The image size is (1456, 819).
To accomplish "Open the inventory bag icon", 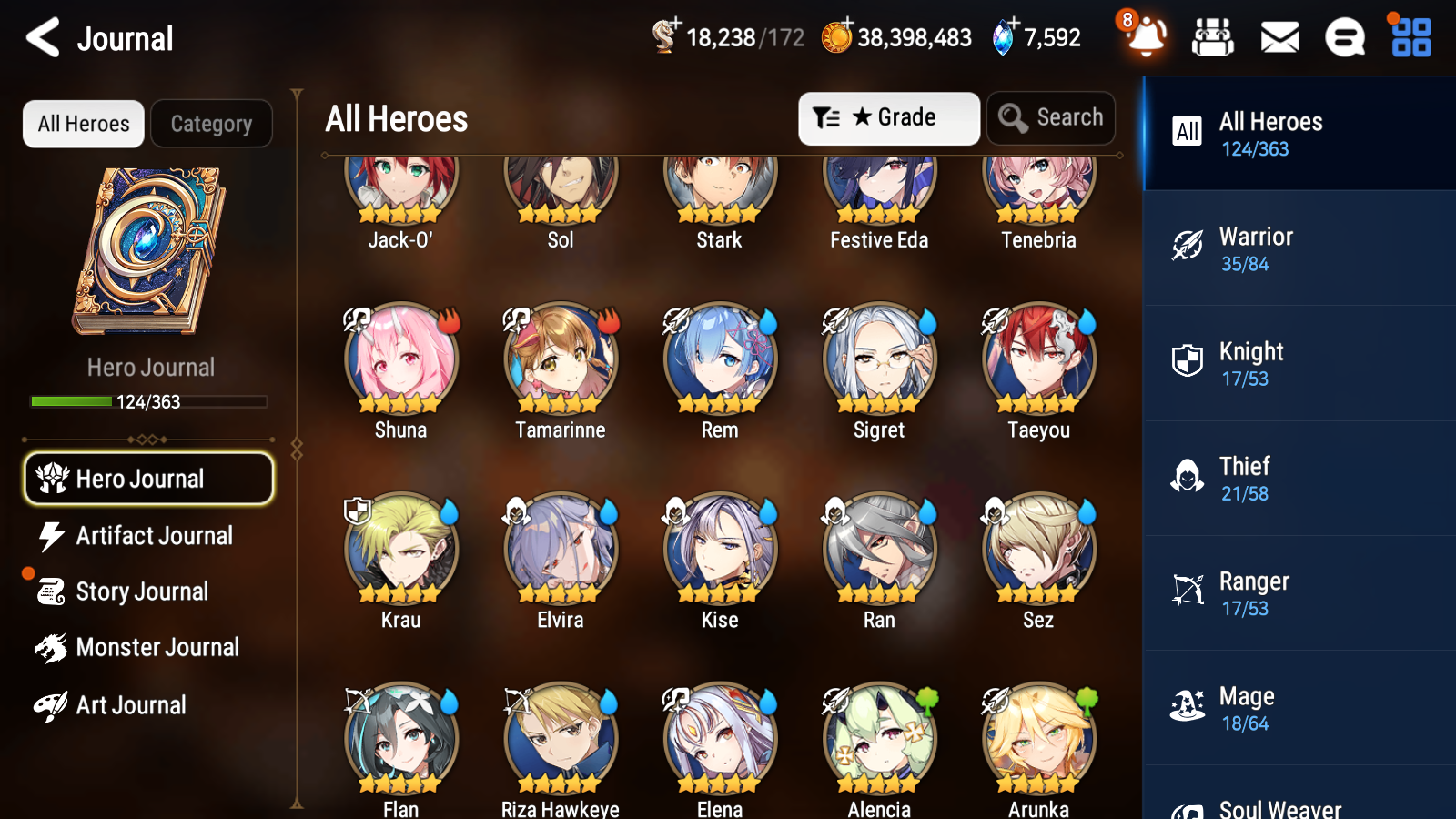I will pos(1214,37).
